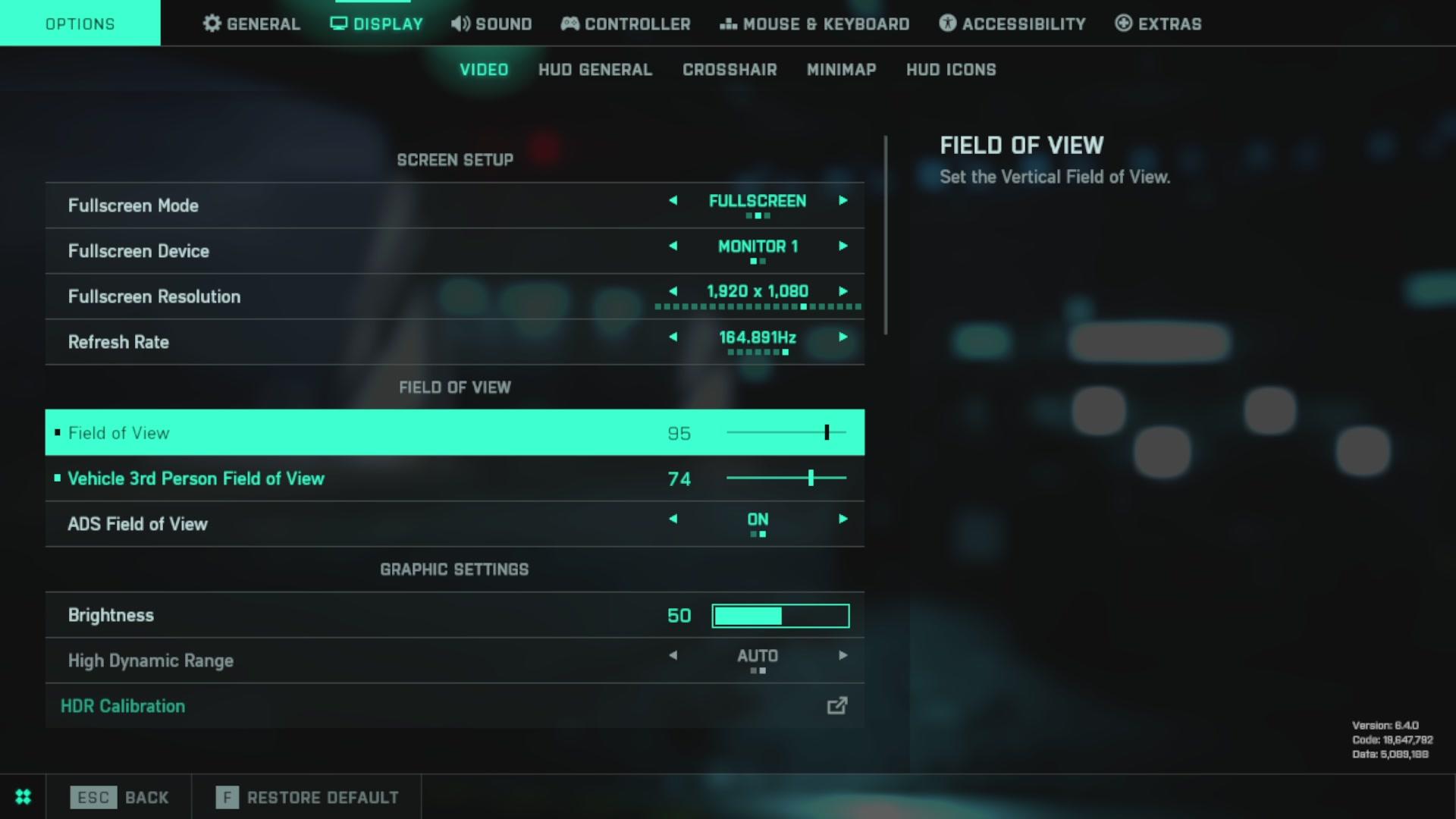
Task: Select the Mouse & Keyboard tab
Action: [x=814, y=24]
